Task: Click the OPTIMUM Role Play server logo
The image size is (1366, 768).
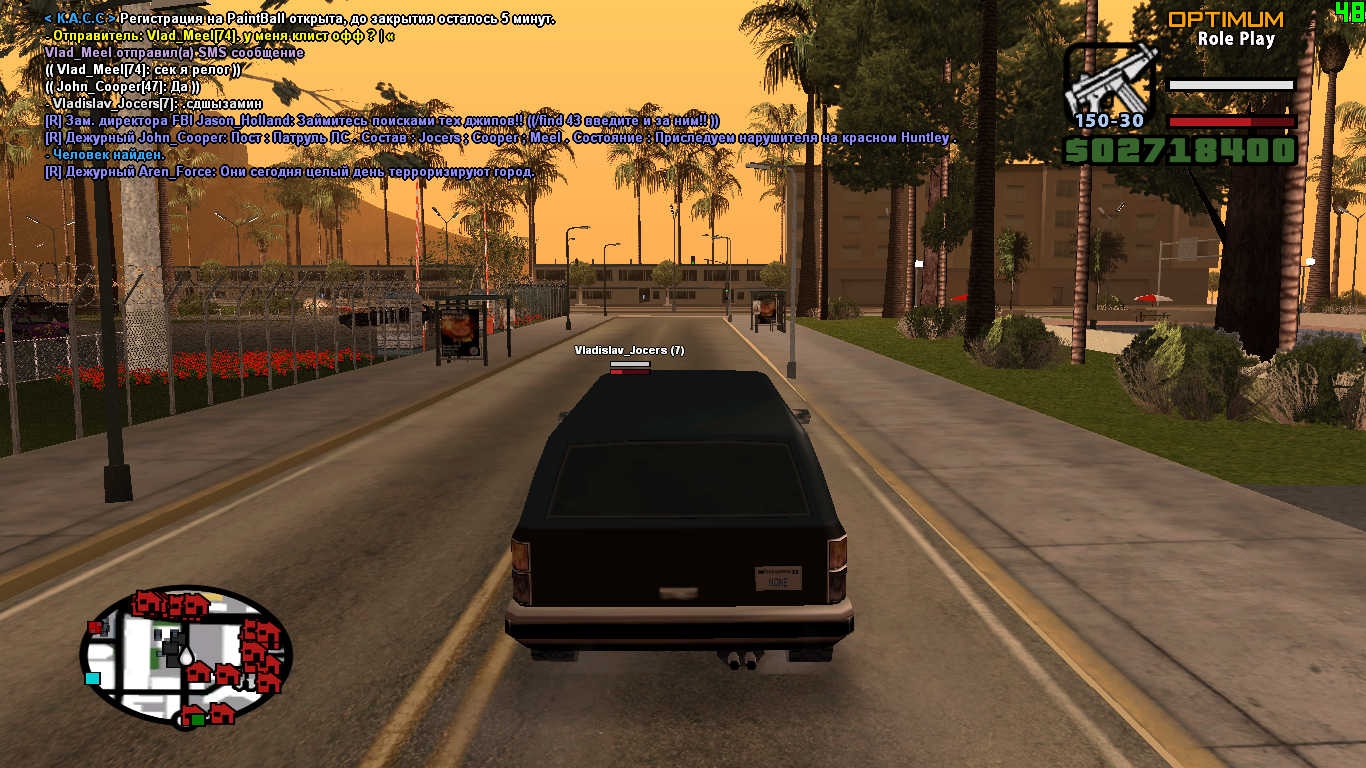Action: point(1226,28)
